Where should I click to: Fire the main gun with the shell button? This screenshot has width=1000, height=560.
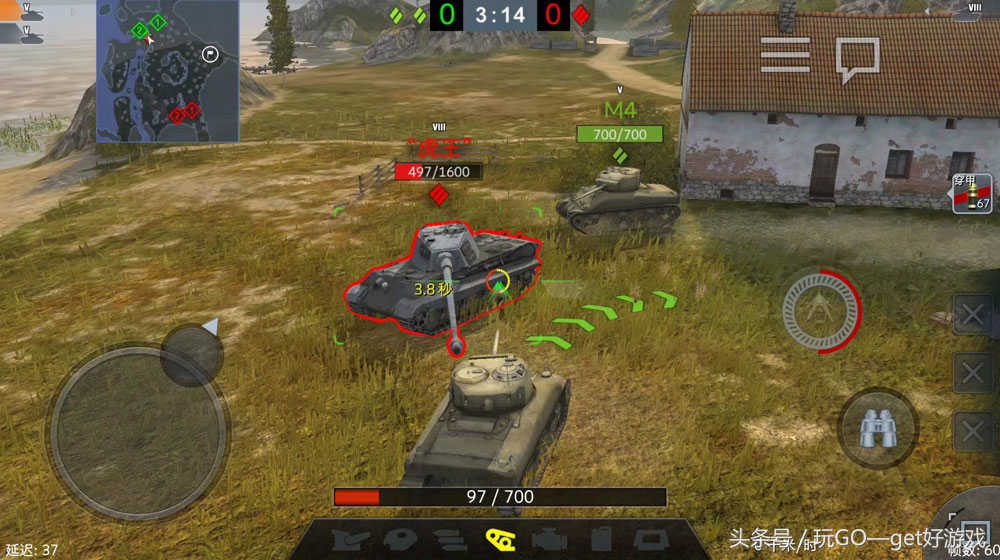[822, 305]
